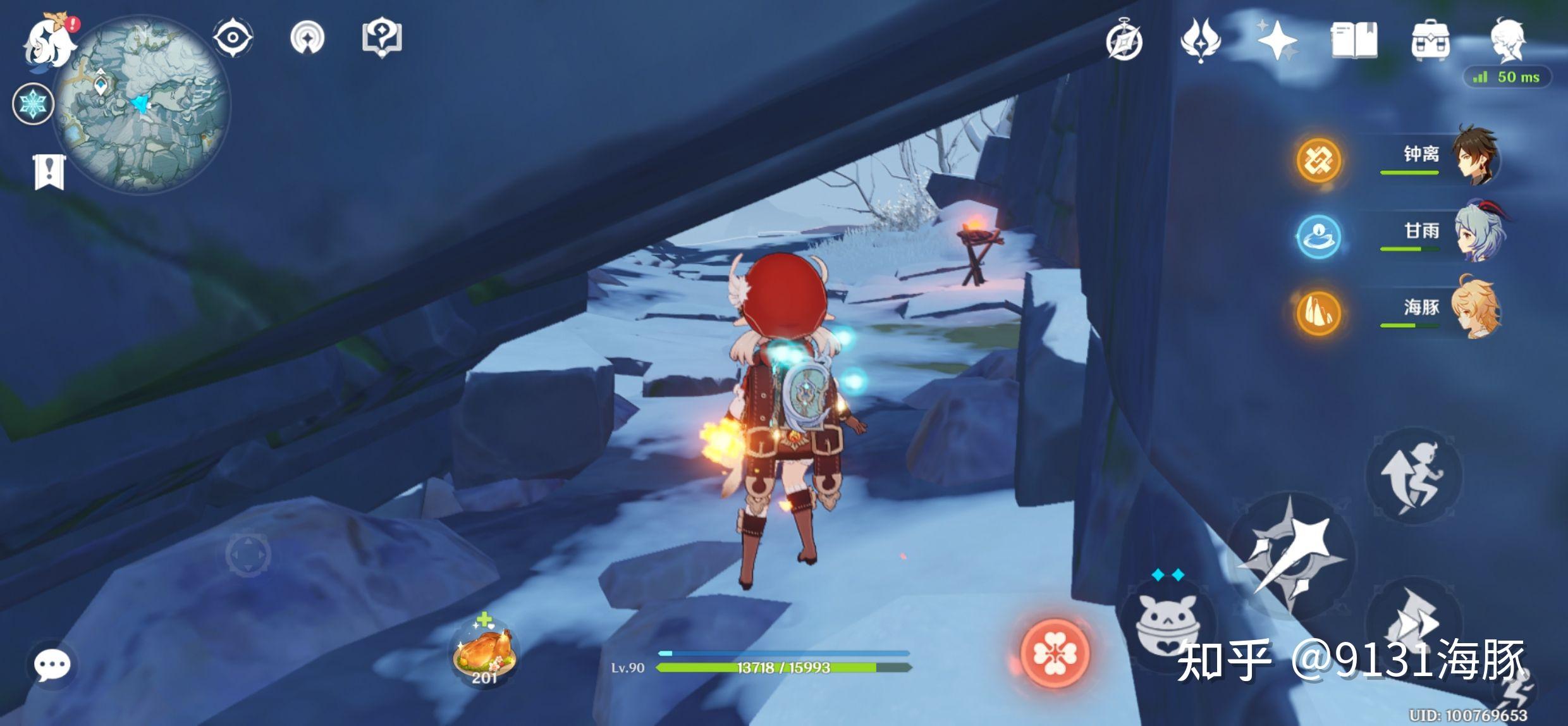1568x726 pixels.
Task: Open the co-op mode icon
Action: [307, 38]
